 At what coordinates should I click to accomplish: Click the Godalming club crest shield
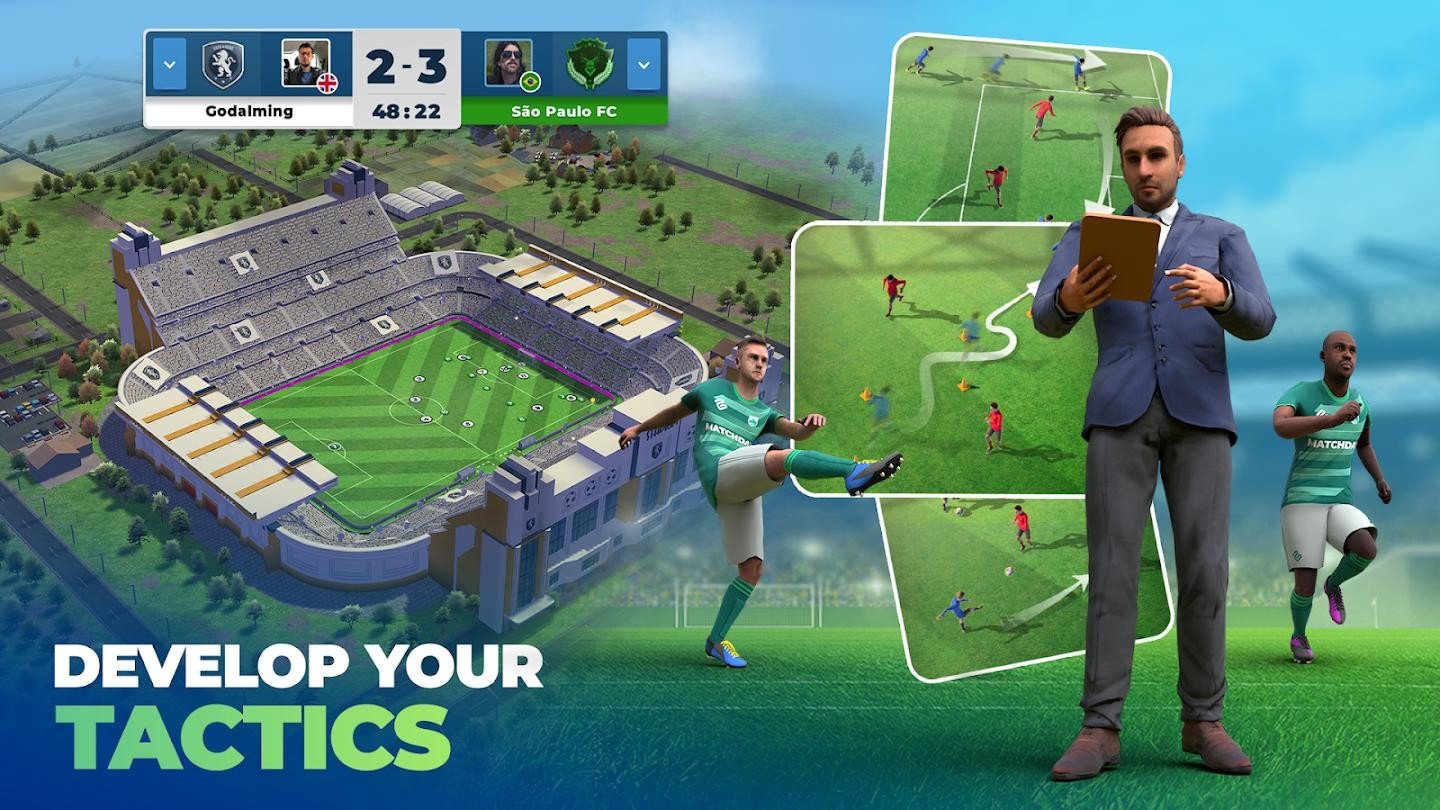click(x=222, y=62)
